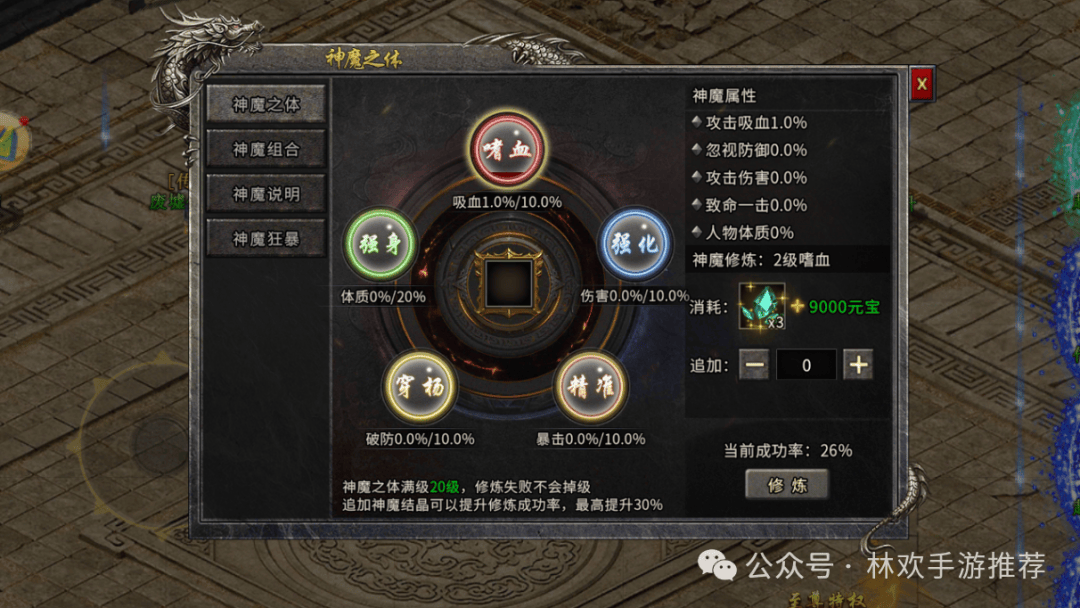The image size is (1080, 608).
Task: Close the 神魔之体 window
Action: [x=921, y=84]
